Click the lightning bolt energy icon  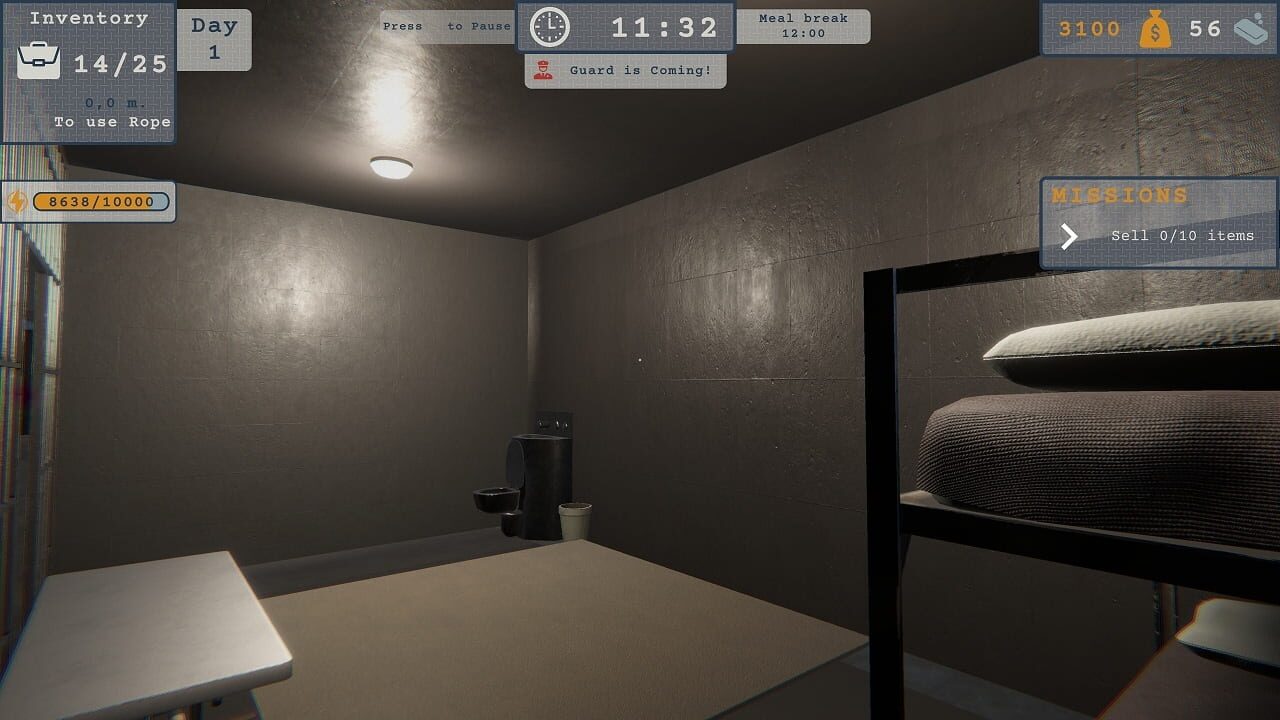[16, 202]
